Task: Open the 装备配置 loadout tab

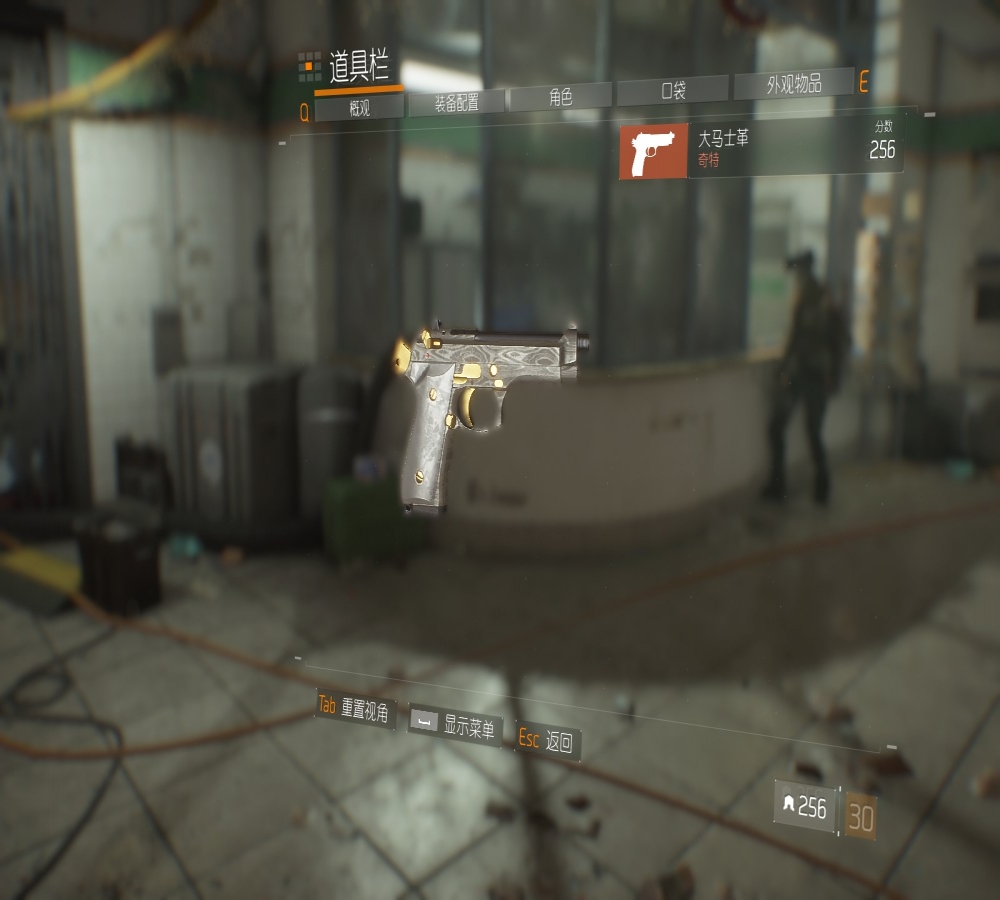Action: click(456, 102)
